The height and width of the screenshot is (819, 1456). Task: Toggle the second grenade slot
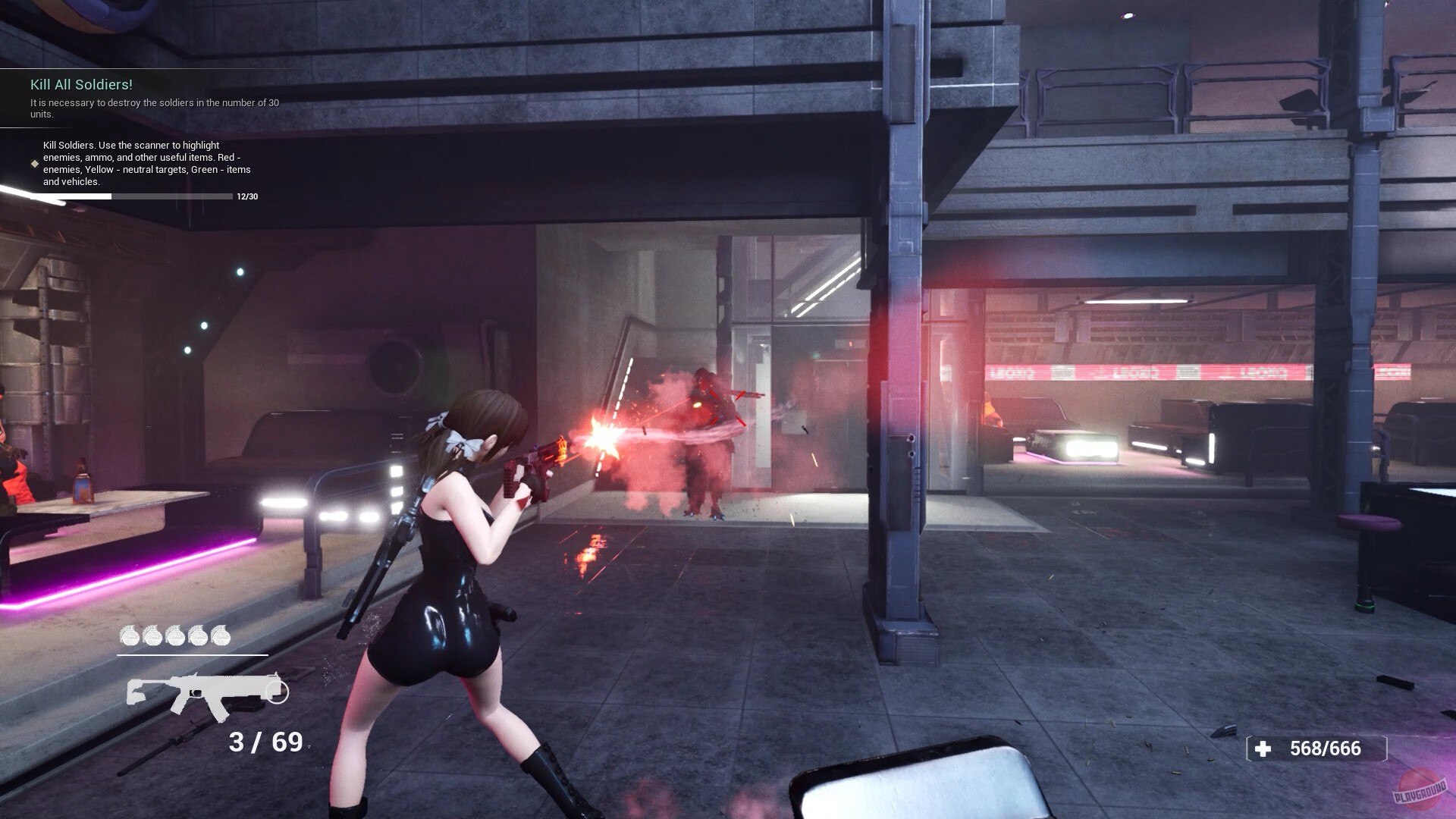(152, 635)
